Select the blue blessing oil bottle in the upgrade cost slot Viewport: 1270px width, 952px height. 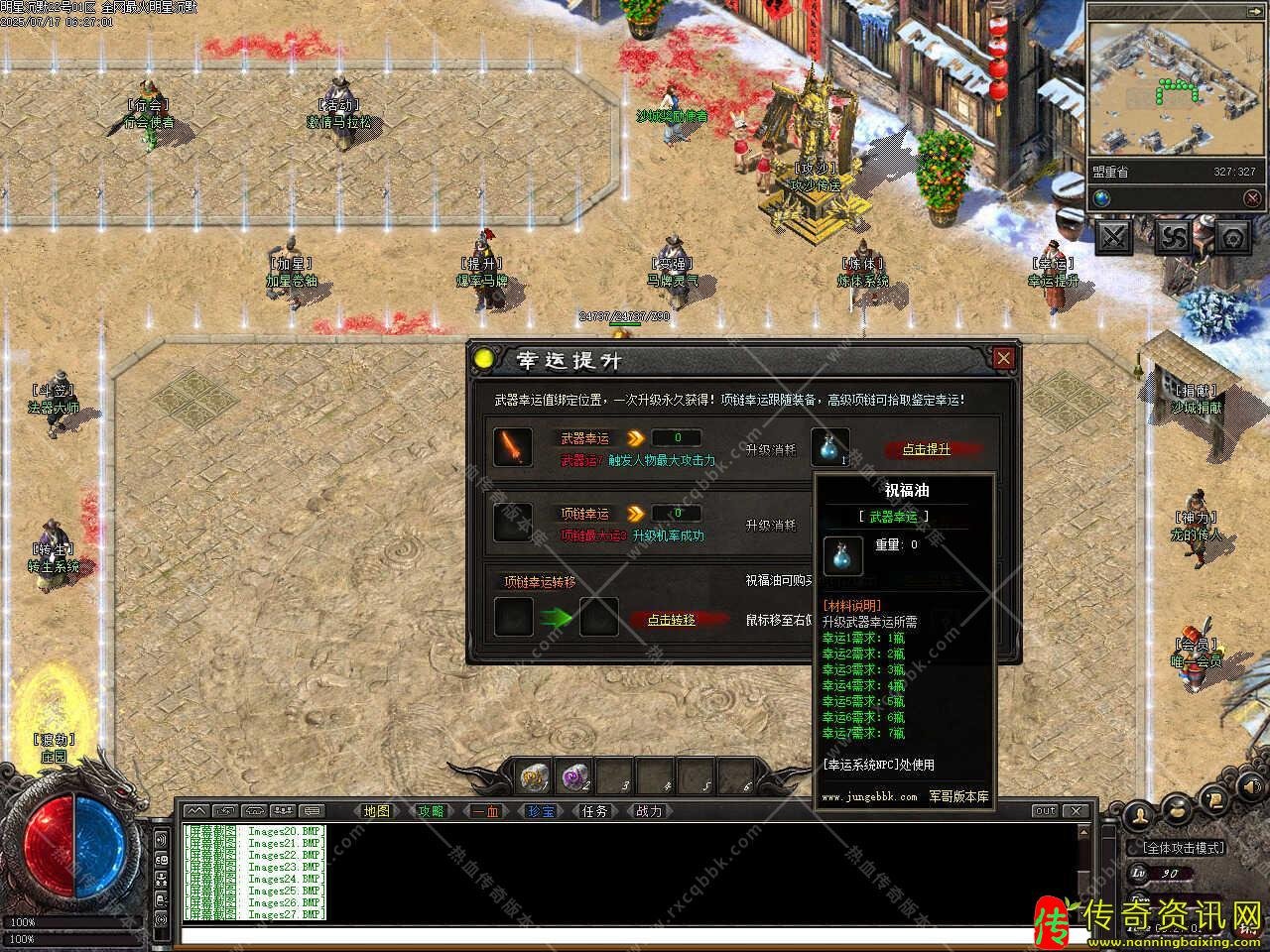[829, 447]
